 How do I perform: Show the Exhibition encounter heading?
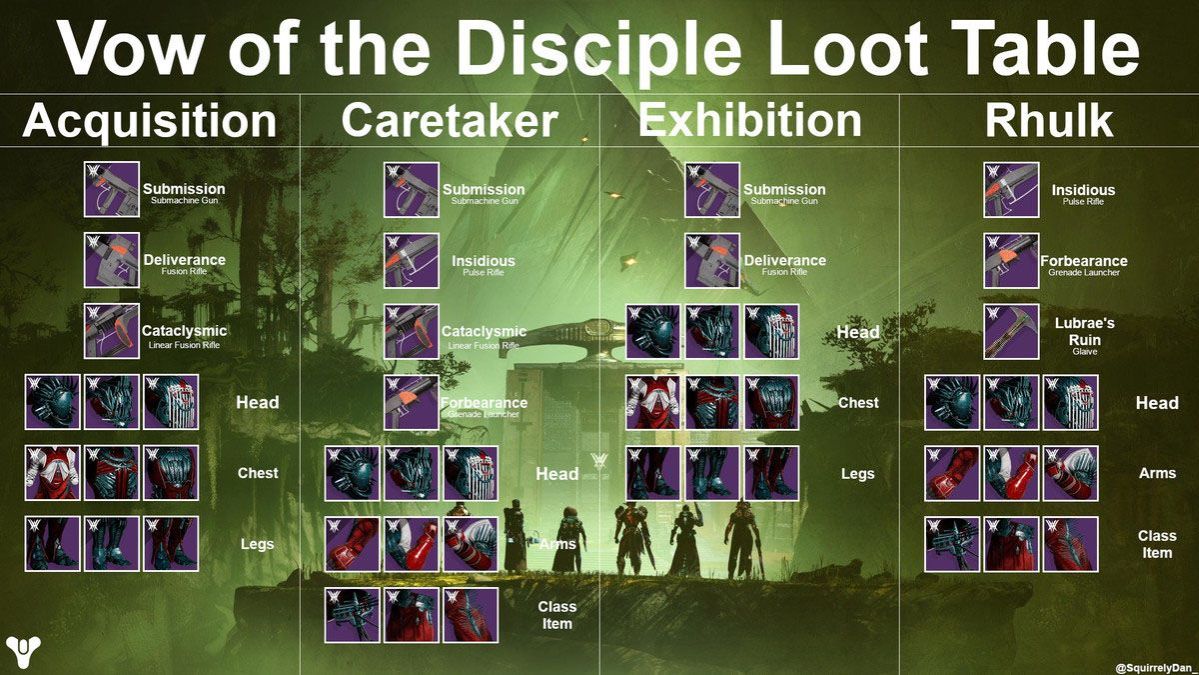tap(750, 122)
